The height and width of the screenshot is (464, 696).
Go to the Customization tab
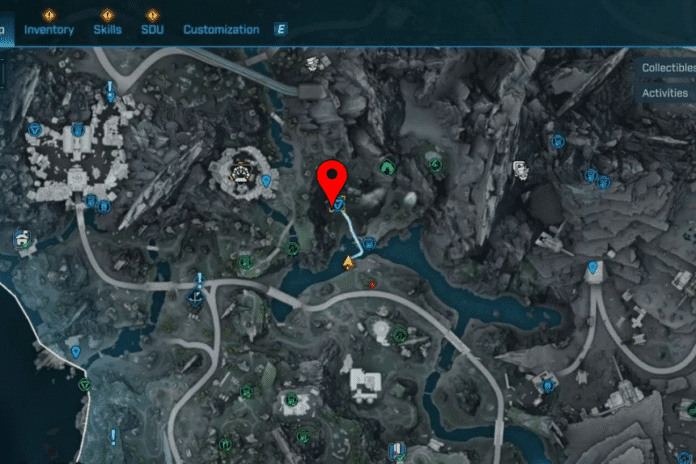coord(221,30)
